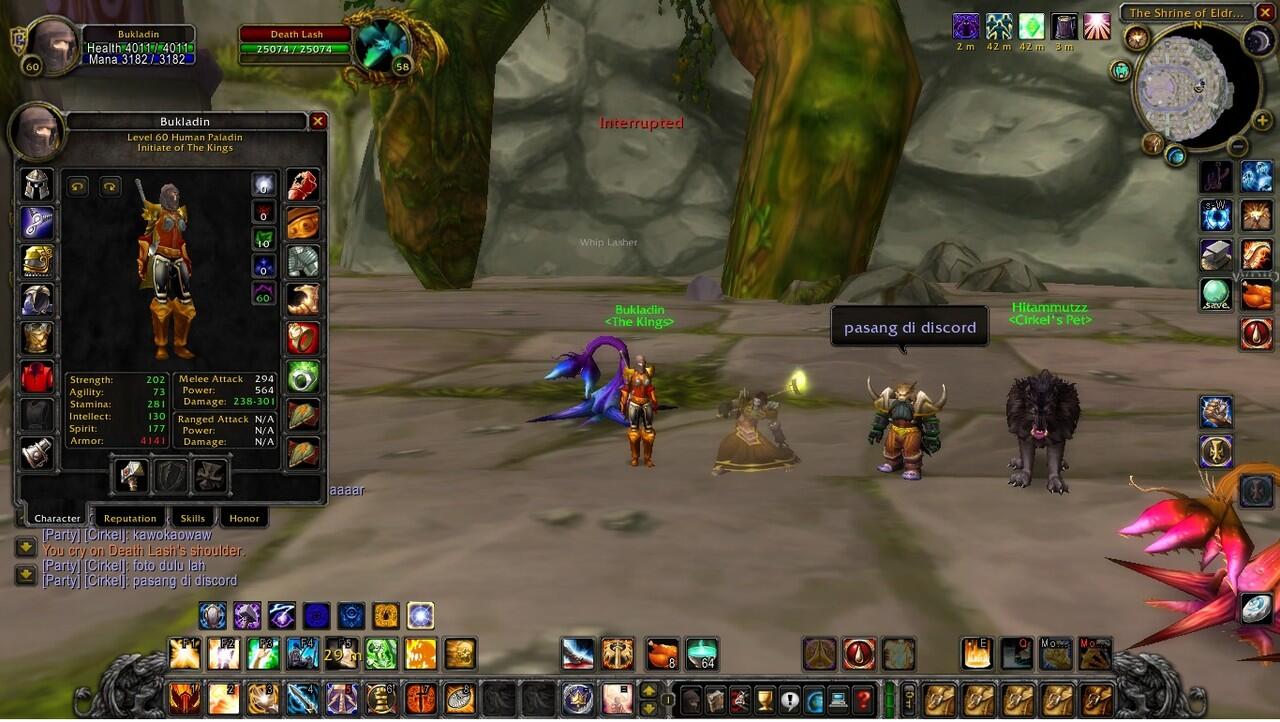Zoom out the minimap

point(1238,146)
